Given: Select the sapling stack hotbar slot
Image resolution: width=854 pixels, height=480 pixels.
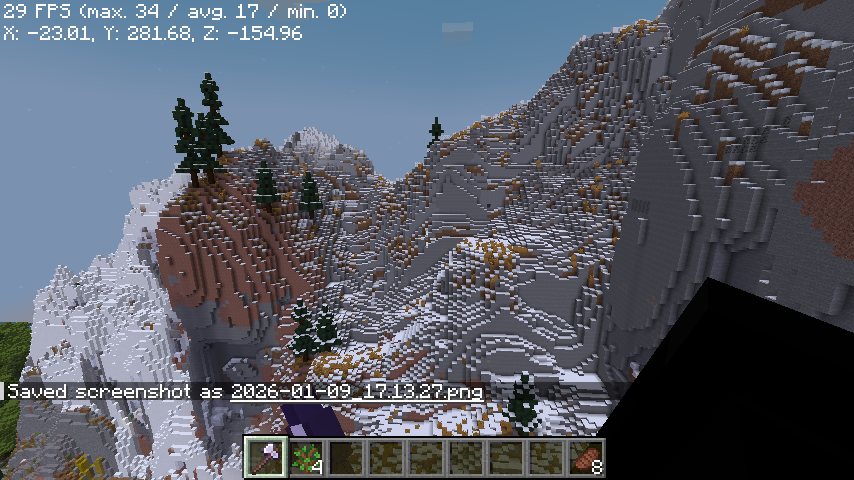Looking at the screenshot, I should (307, 458).
